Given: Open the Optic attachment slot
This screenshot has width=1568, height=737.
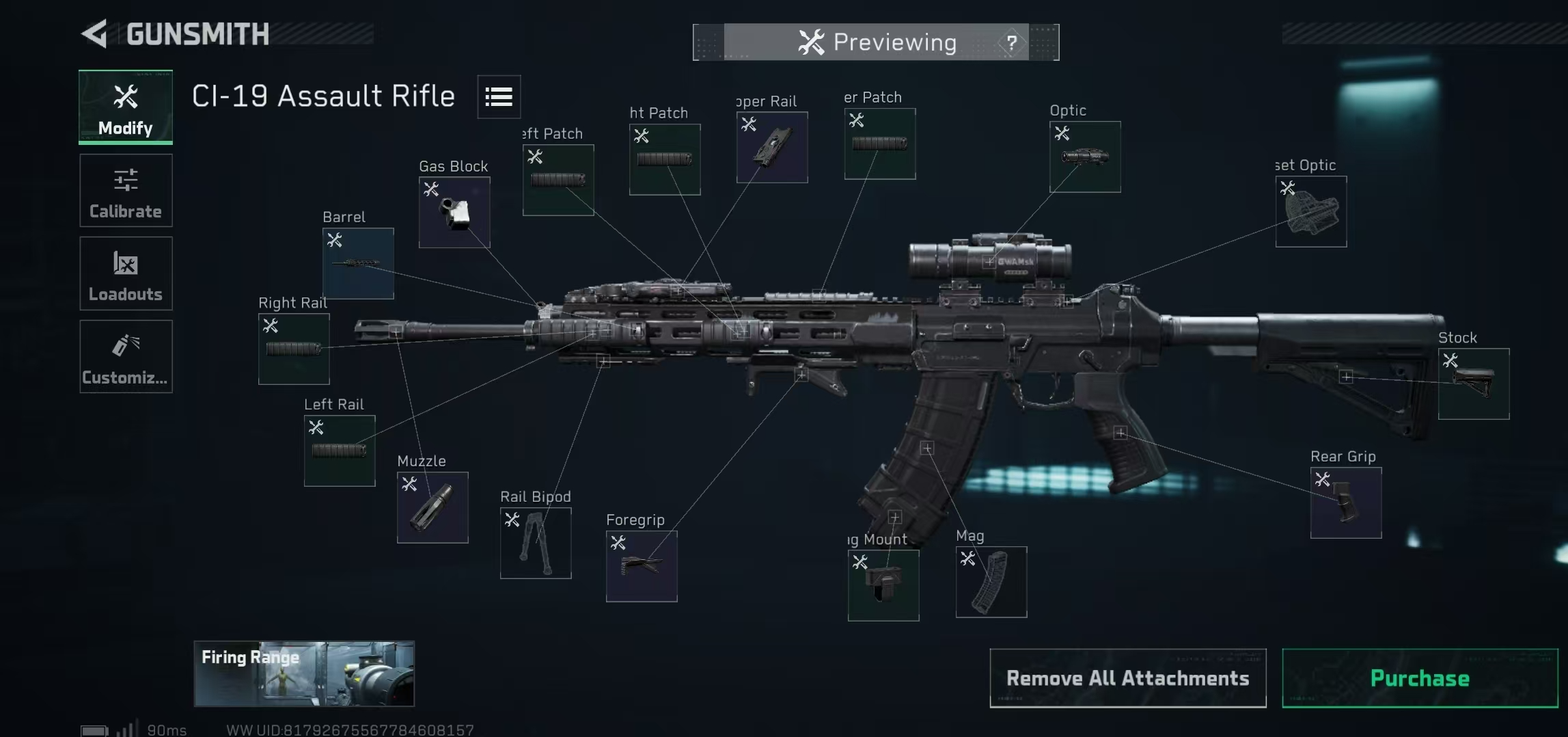Looking at the screenshot, I should (x=1085, y=157).
